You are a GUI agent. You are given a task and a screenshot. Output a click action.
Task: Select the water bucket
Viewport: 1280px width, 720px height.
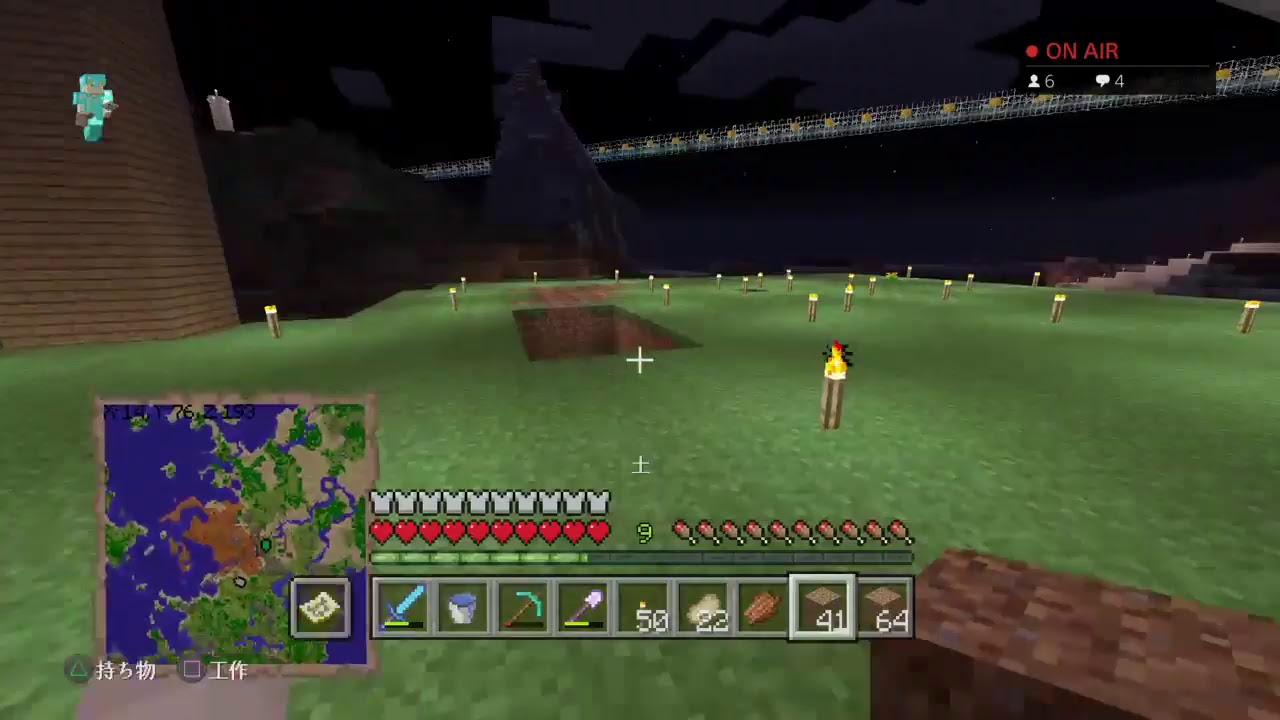coord(461,606)
